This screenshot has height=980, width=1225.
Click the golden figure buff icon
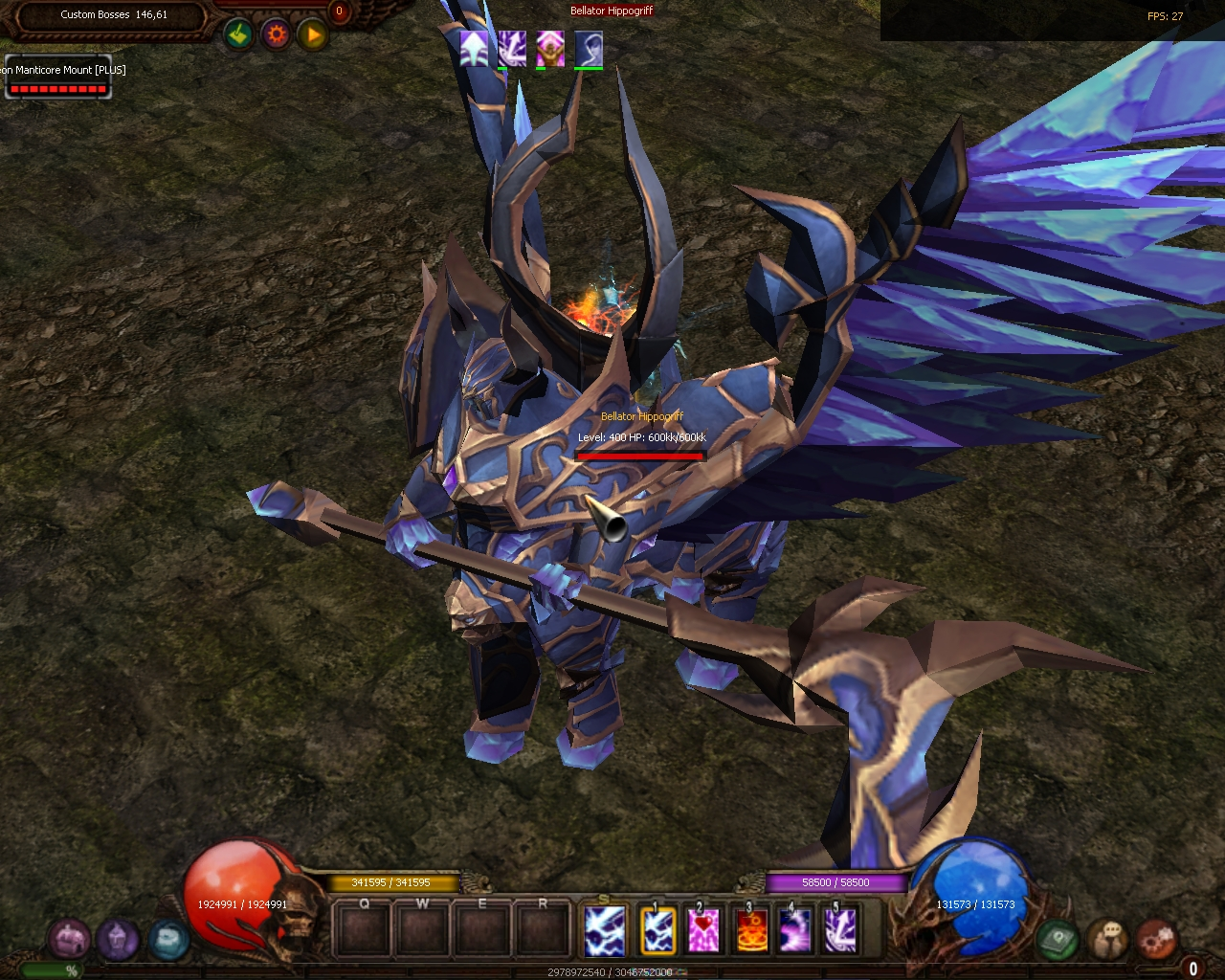[550, 48]
